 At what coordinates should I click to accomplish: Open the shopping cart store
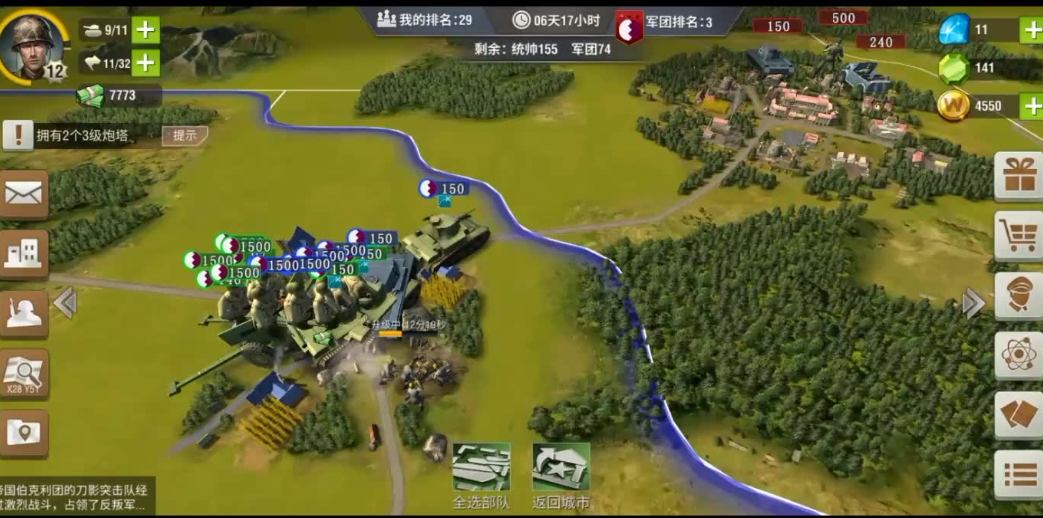1019,236
